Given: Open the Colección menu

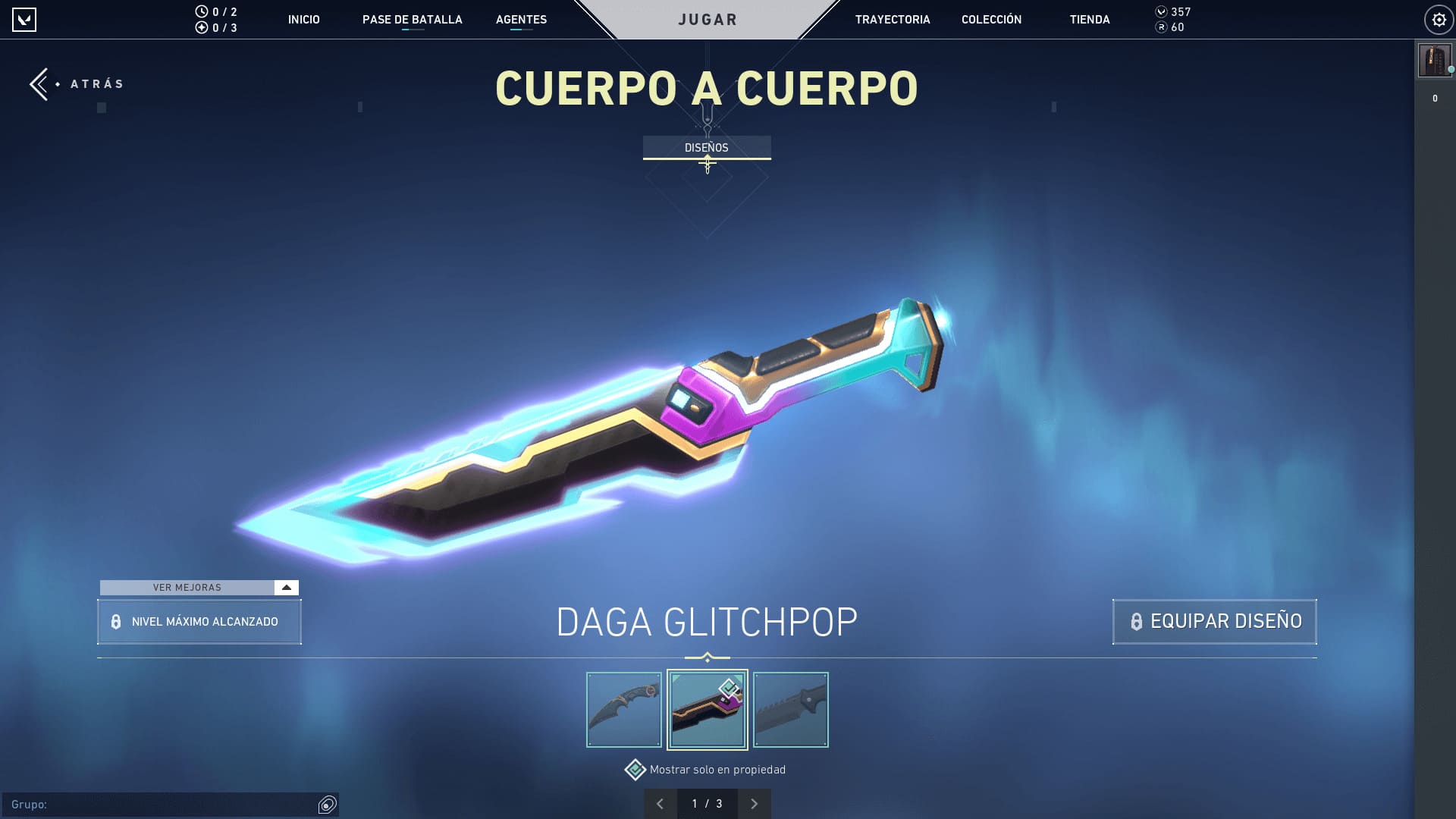Looking at the screenshot, I should 991,20.
